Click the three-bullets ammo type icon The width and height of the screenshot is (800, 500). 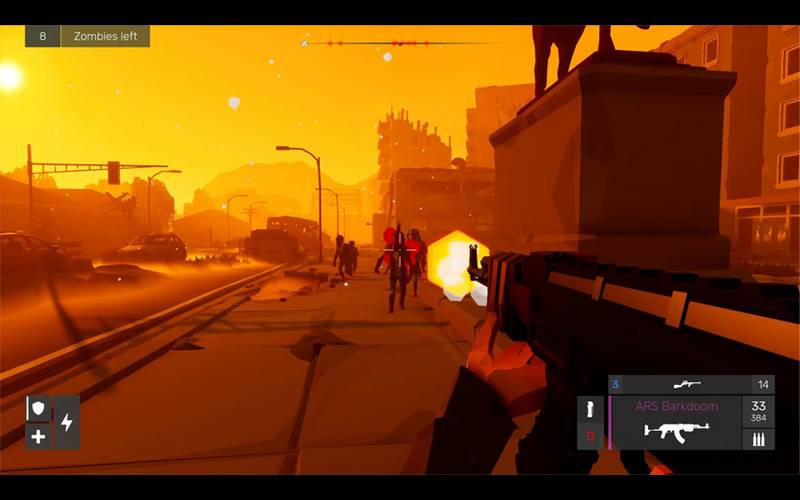coord(758,439)
